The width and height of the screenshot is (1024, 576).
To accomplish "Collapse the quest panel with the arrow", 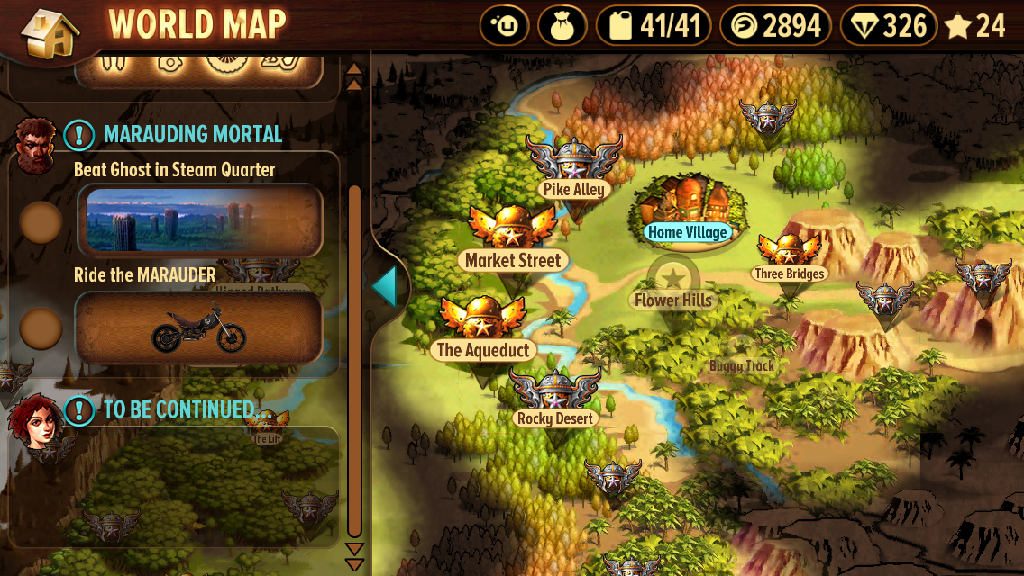I will [x=385, y=286].
